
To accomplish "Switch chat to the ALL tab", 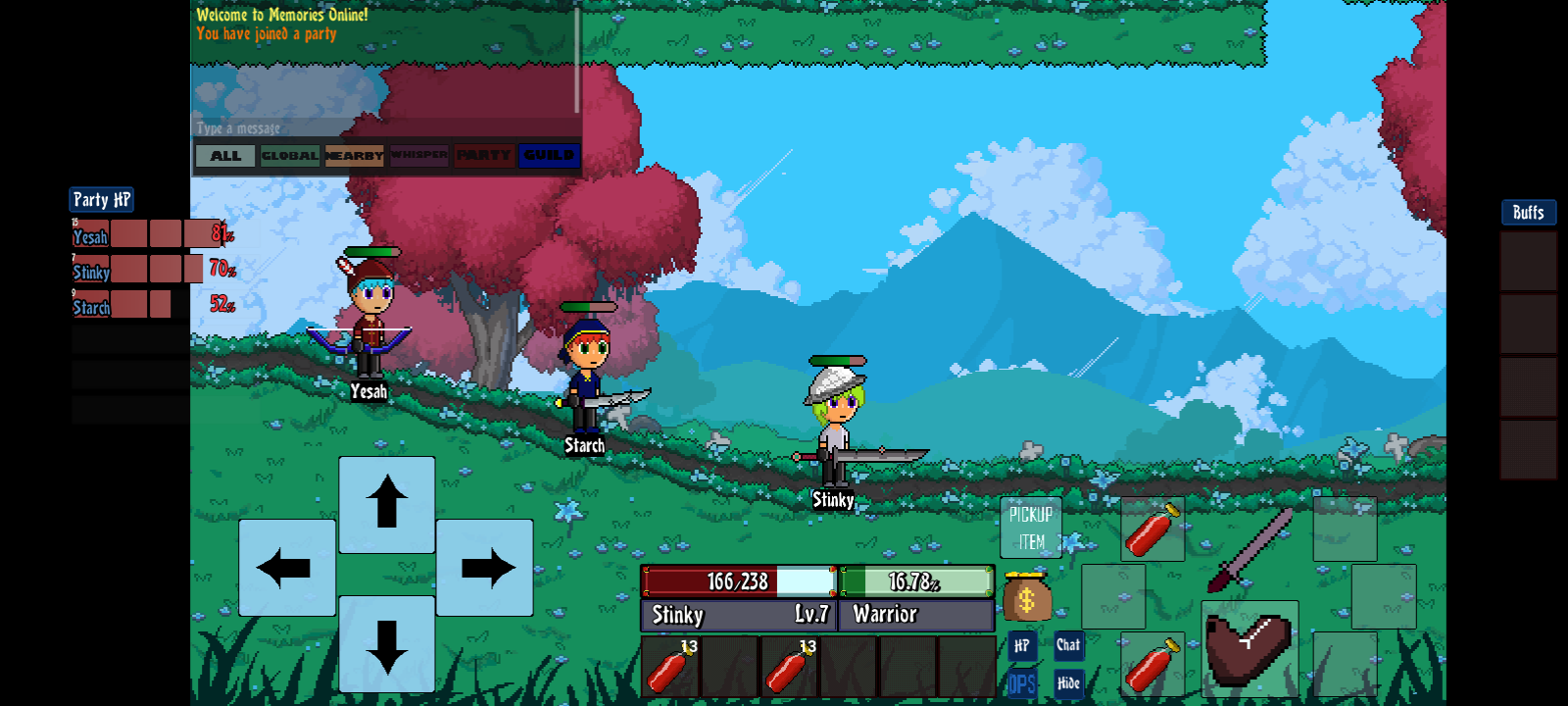I will pyautogui.click(x=225, y=156).
